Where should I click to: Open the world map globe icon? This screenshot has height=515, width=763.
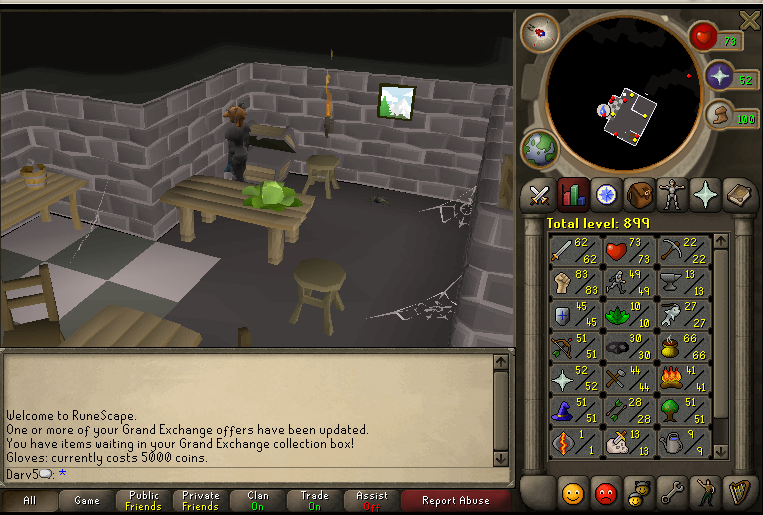point(538,150)
